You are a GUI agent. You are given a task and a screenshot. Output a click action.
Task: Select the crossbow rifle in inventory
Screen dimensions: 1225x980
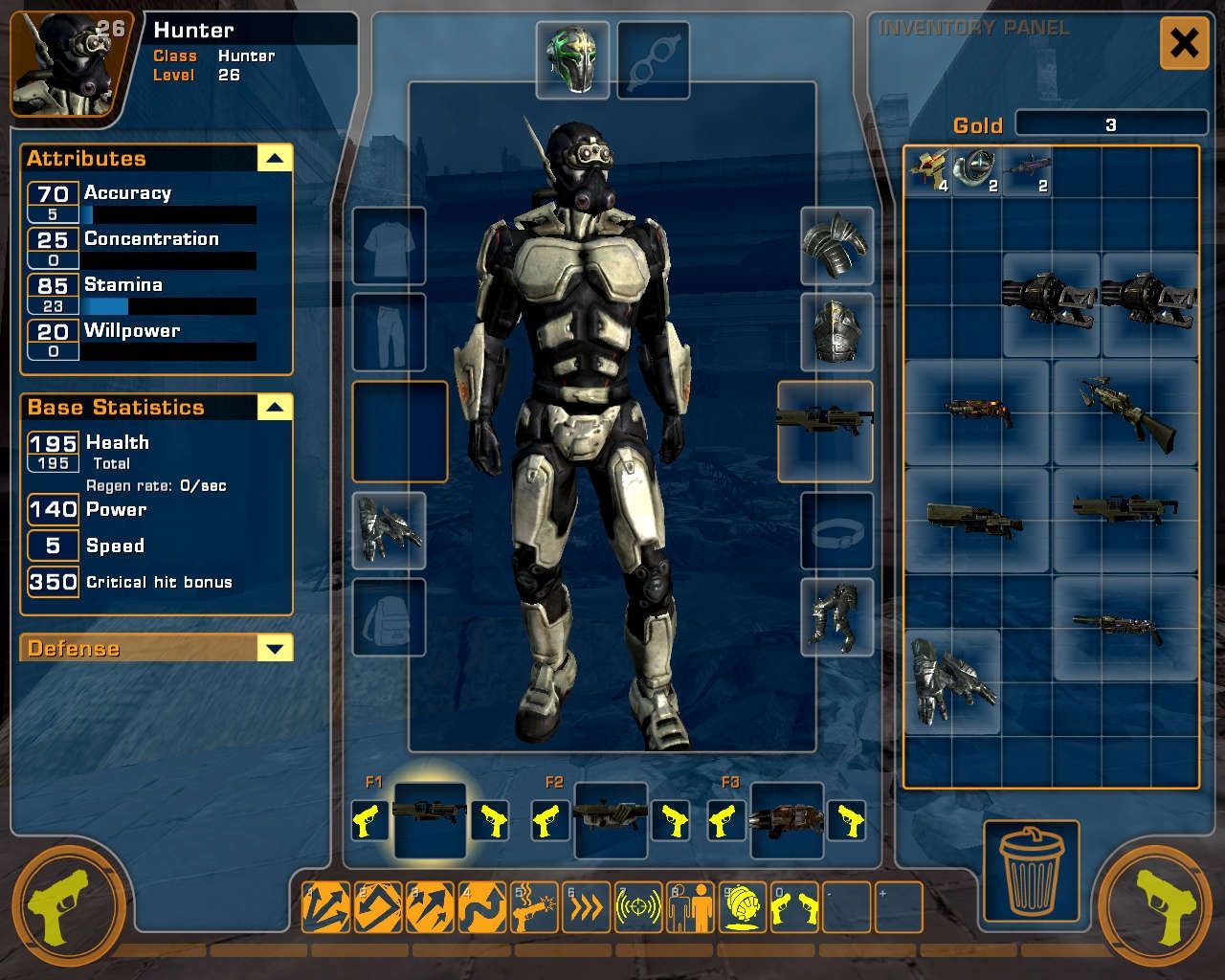1125,412
